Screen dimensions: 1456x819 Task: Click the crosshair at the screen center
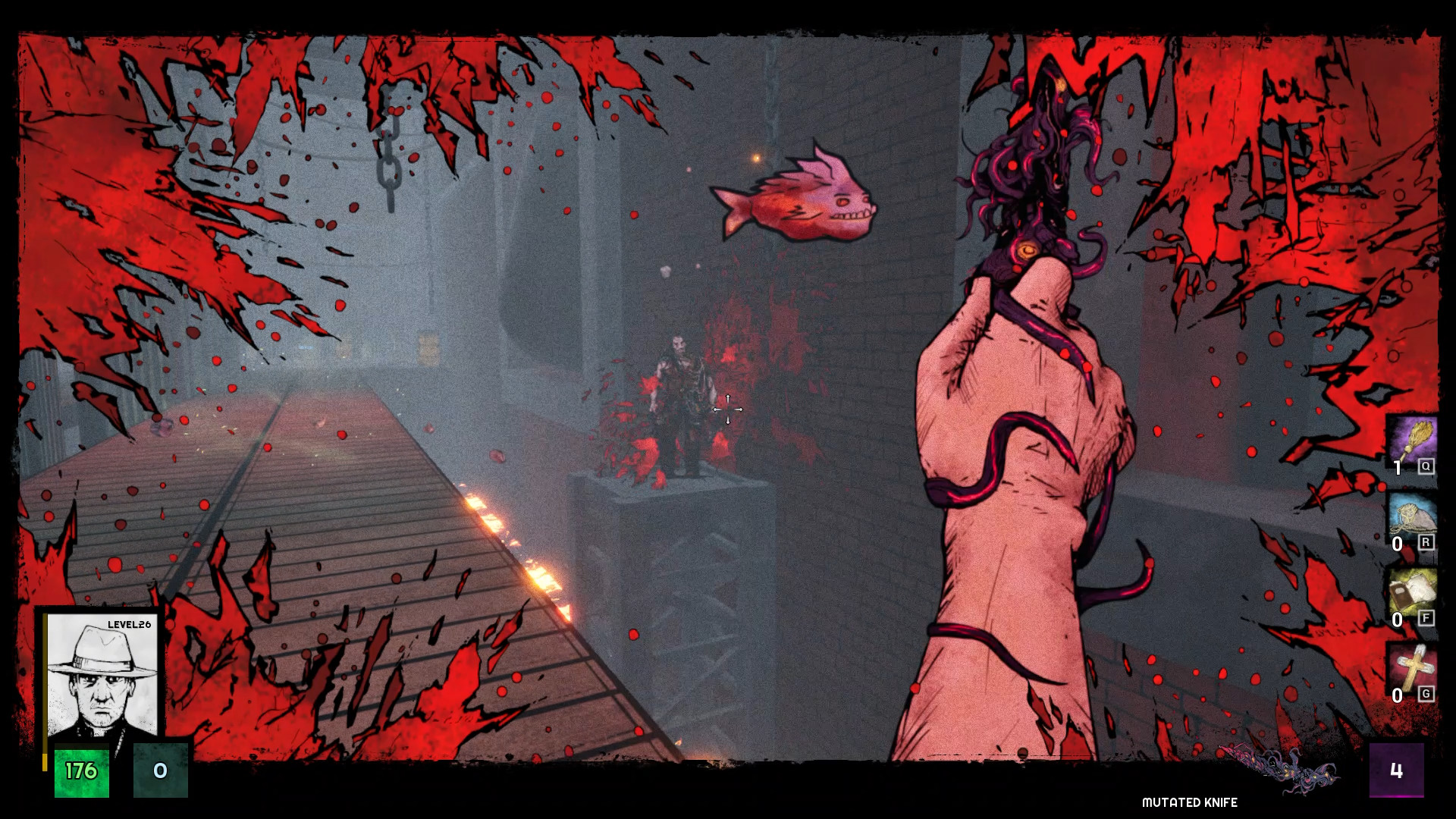pyautogui.click(x=727, y=409)
